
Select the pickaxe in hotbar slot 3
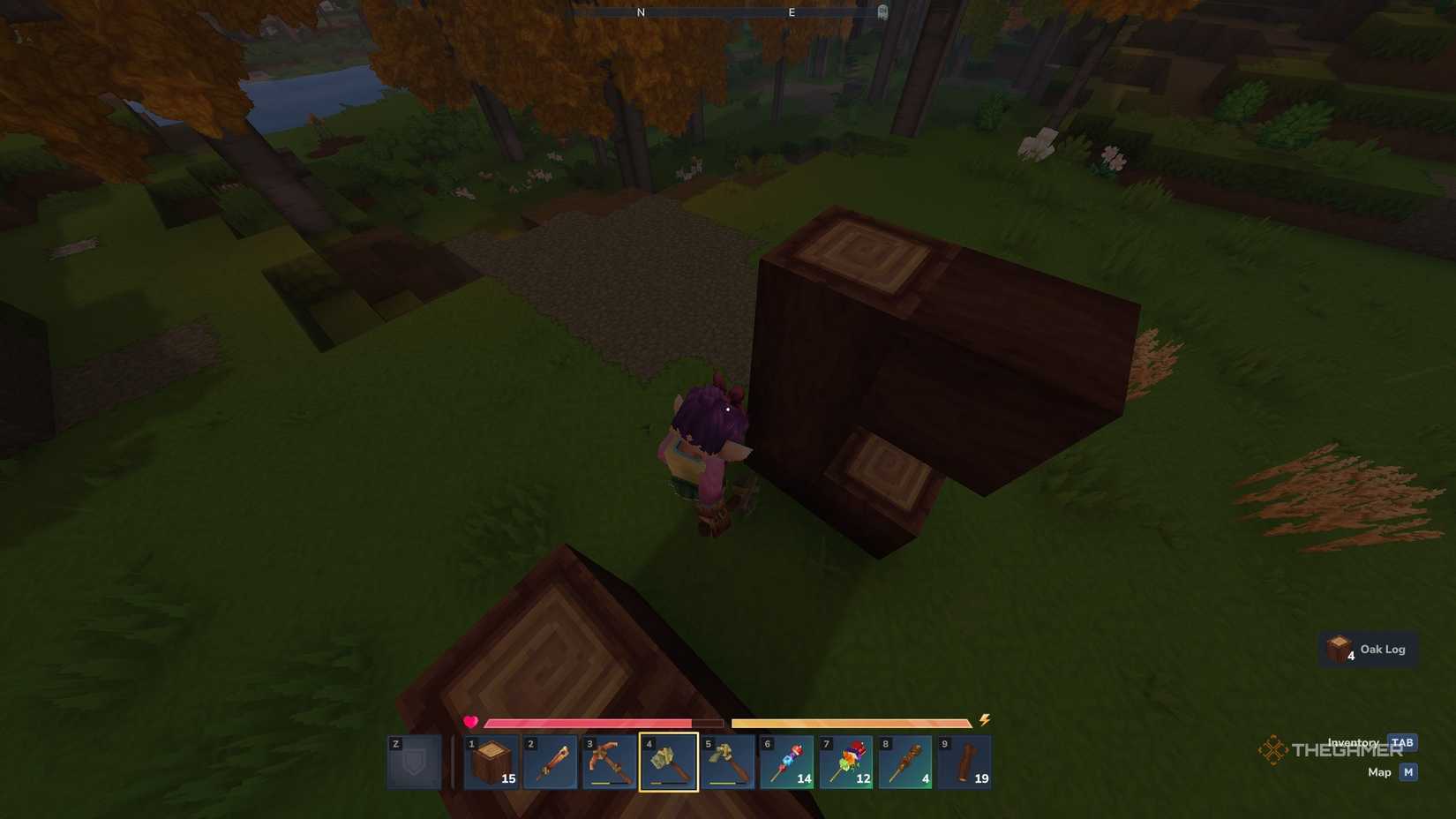tap(609, 761)
